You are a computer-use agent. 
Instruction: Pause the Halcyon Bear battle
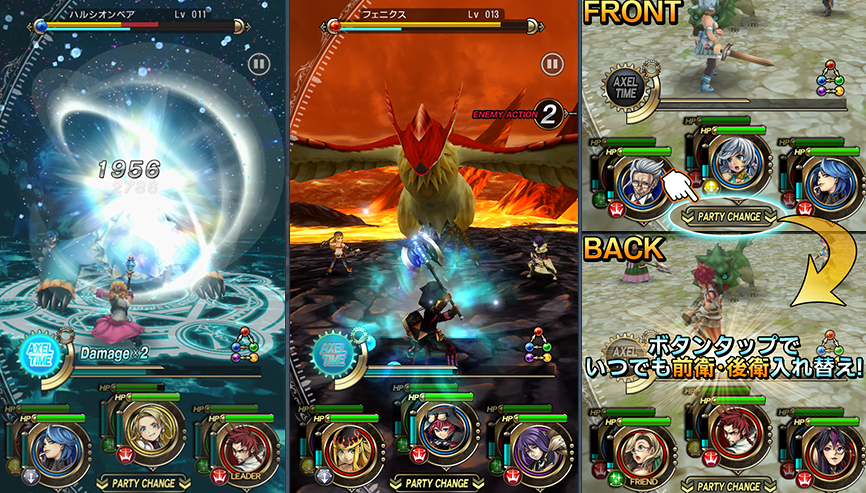pyautogui.click(x=259, y=64)
